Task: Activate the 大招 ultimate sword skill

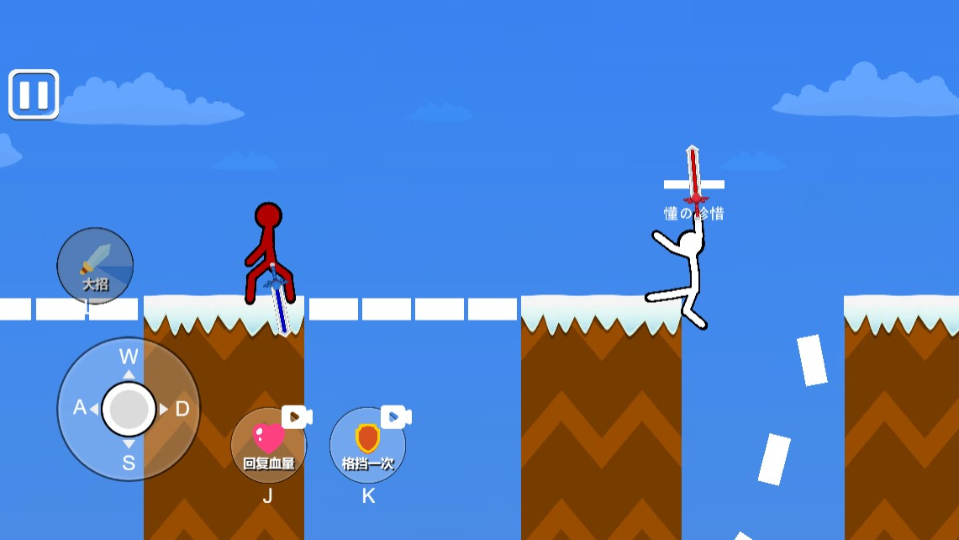Action: 95,266
